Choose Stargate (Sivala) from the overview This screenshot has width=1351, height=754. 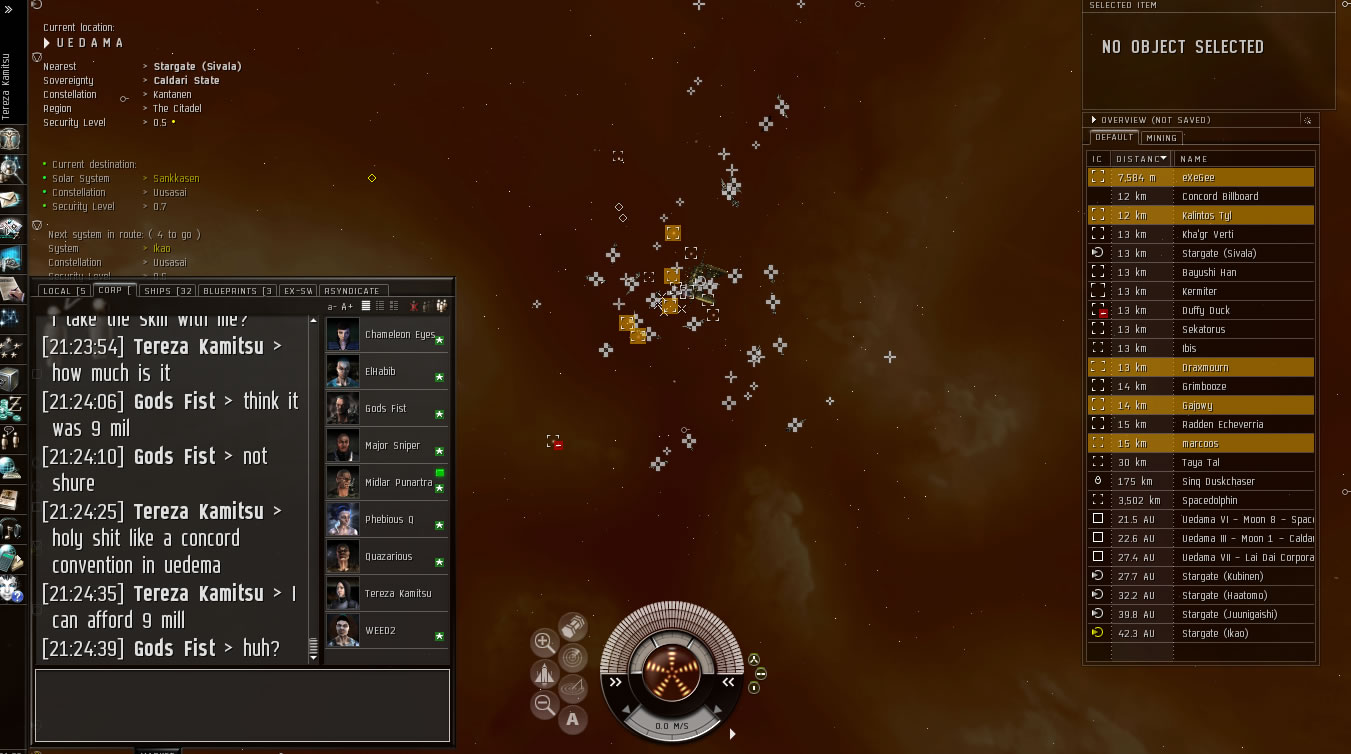coord(1218,253)
